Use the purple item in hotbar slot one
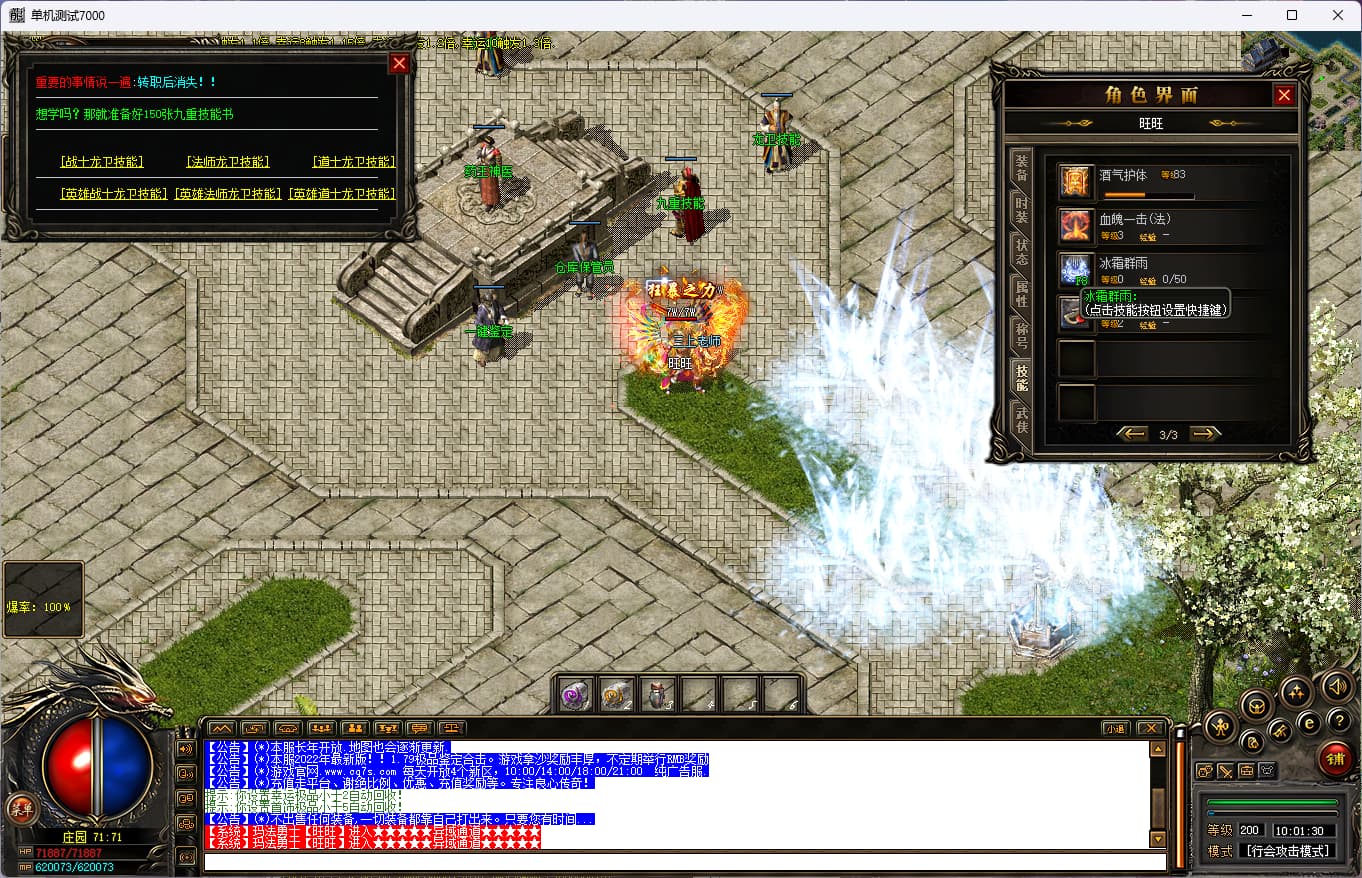 [x=573, y=695]
